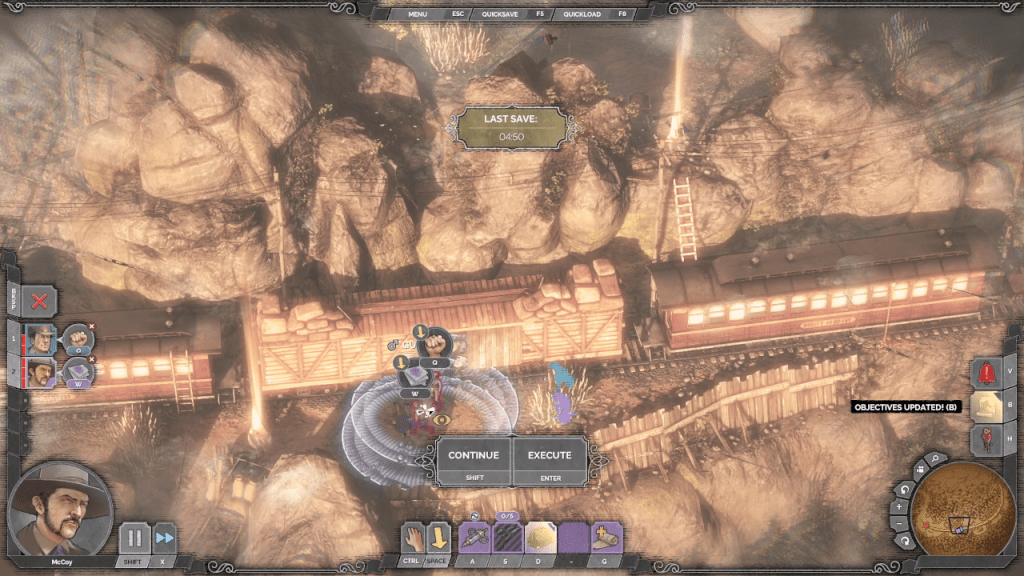Image resolution: width=1024 pixels, height=576 pixels.
Task: Click the Quickload button
Action: point(581,14)
